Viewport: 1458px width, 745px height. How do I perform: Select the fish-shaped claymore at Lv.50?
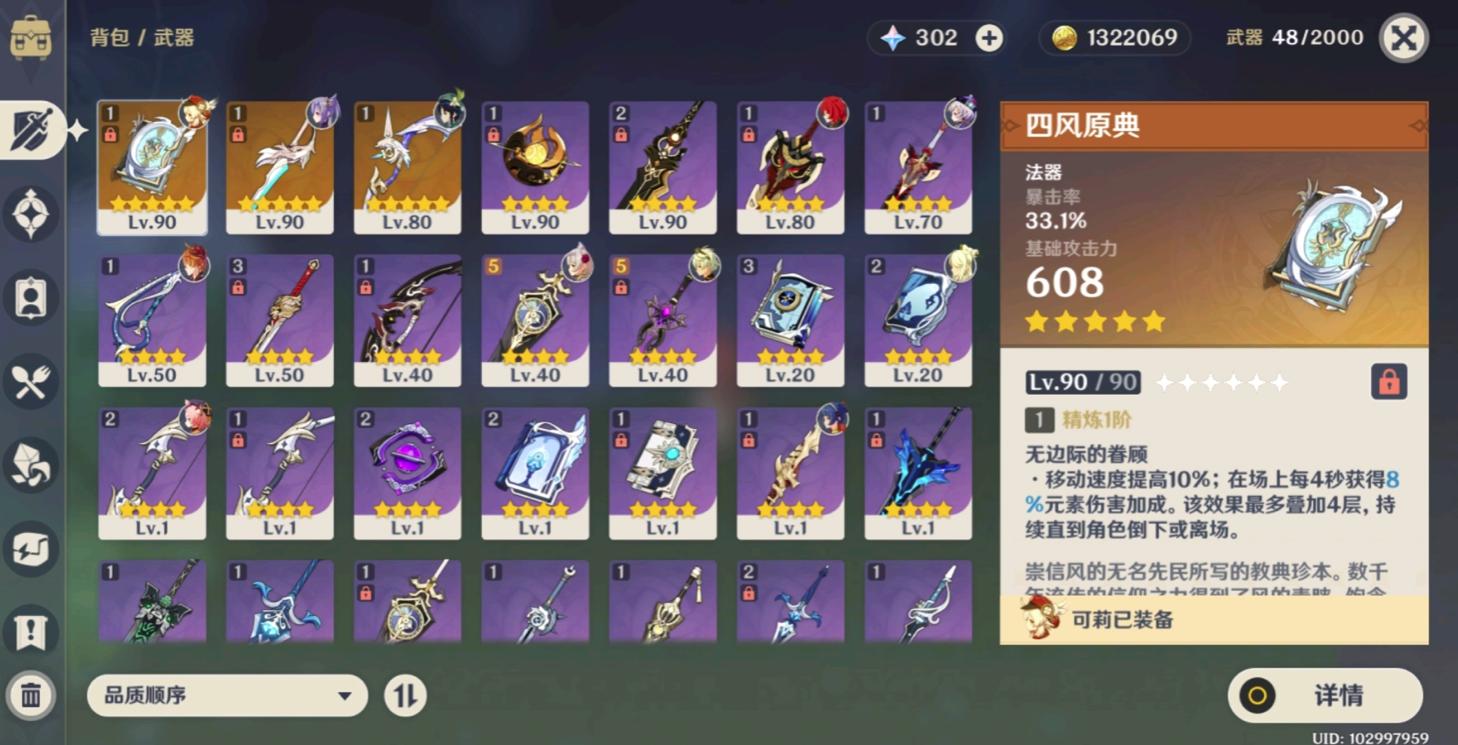click(152, 320)
